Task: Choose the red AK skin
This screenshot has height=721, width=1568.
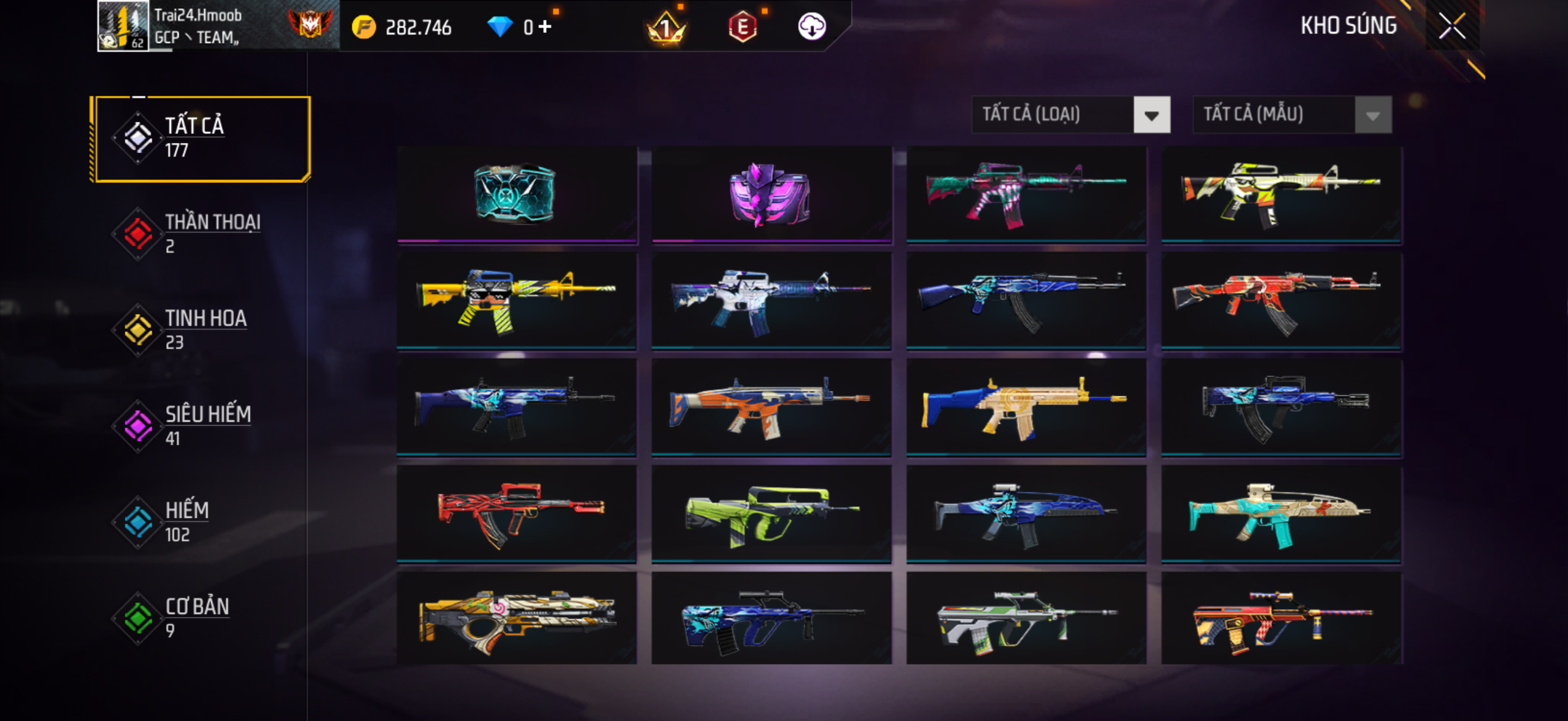Action: point(1281,301)
